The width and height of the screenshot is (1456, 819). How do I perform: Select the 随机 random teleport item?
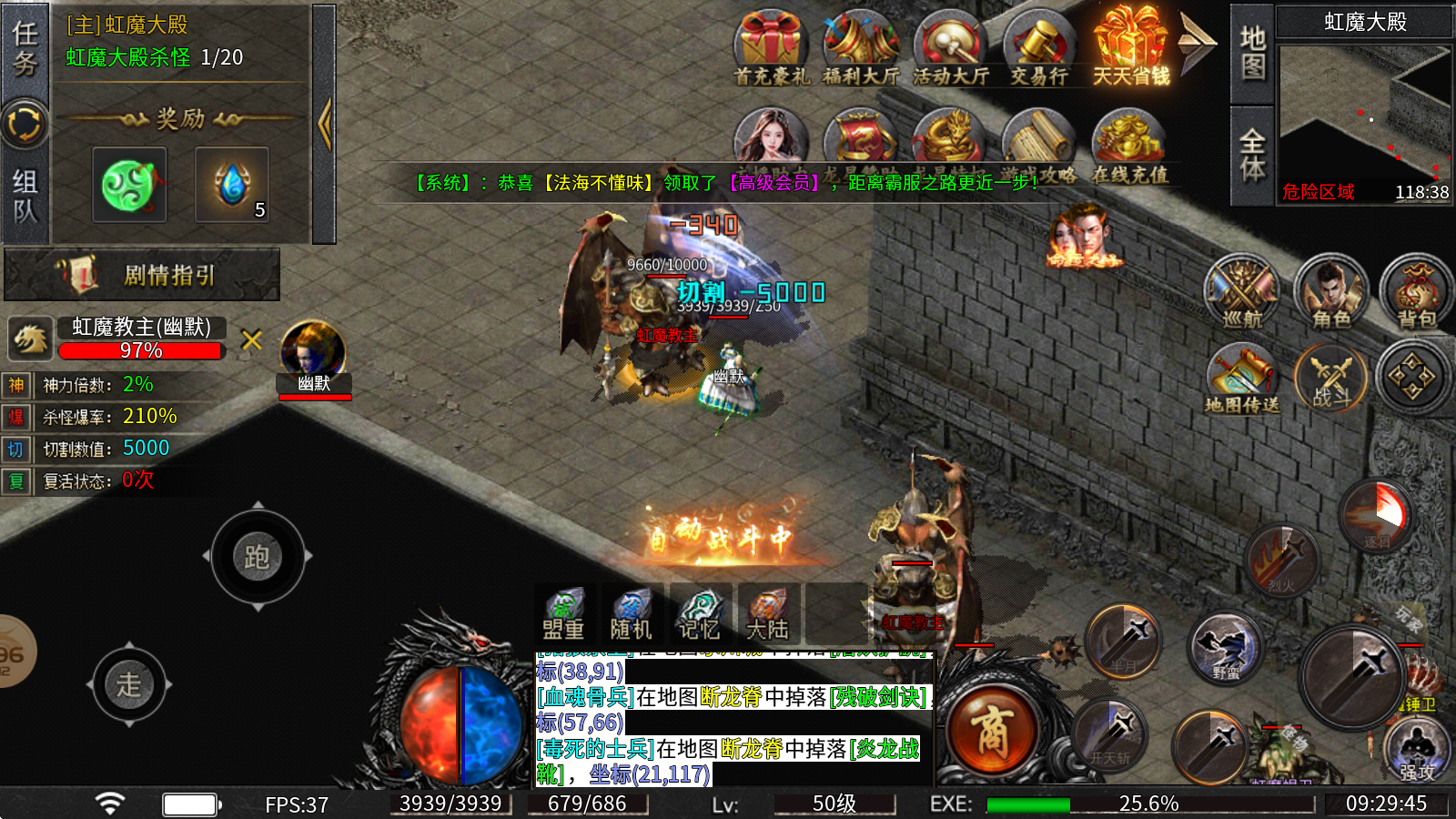(x=631, y=614)
